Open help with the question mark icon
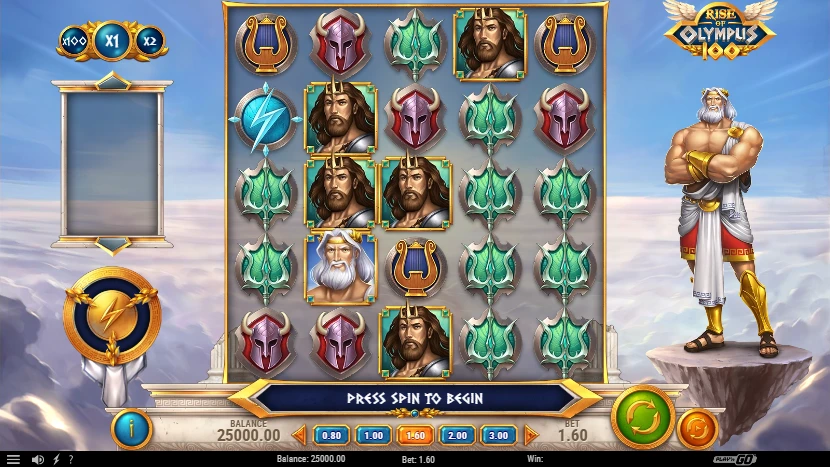The height and width of the screenshot is (467, 830). pyautogui.click(x=70, y=459)
